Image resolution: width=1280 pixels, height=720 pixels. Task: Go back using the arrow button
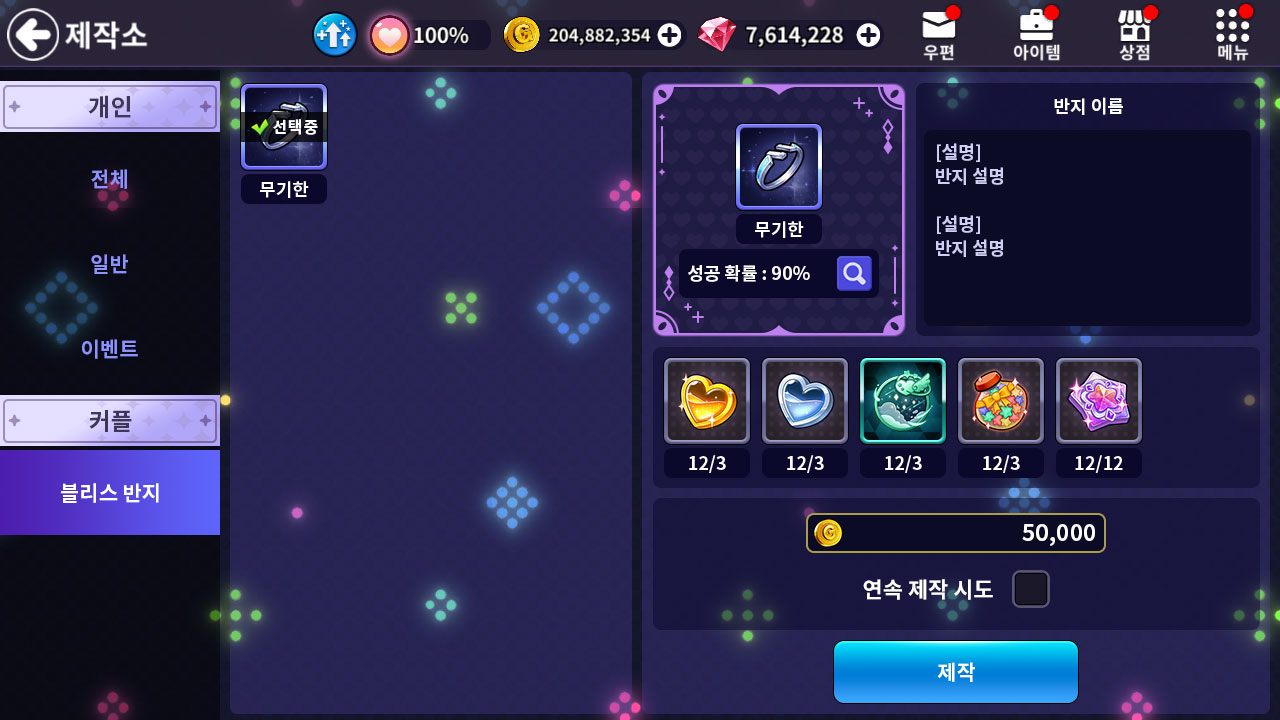33,35
